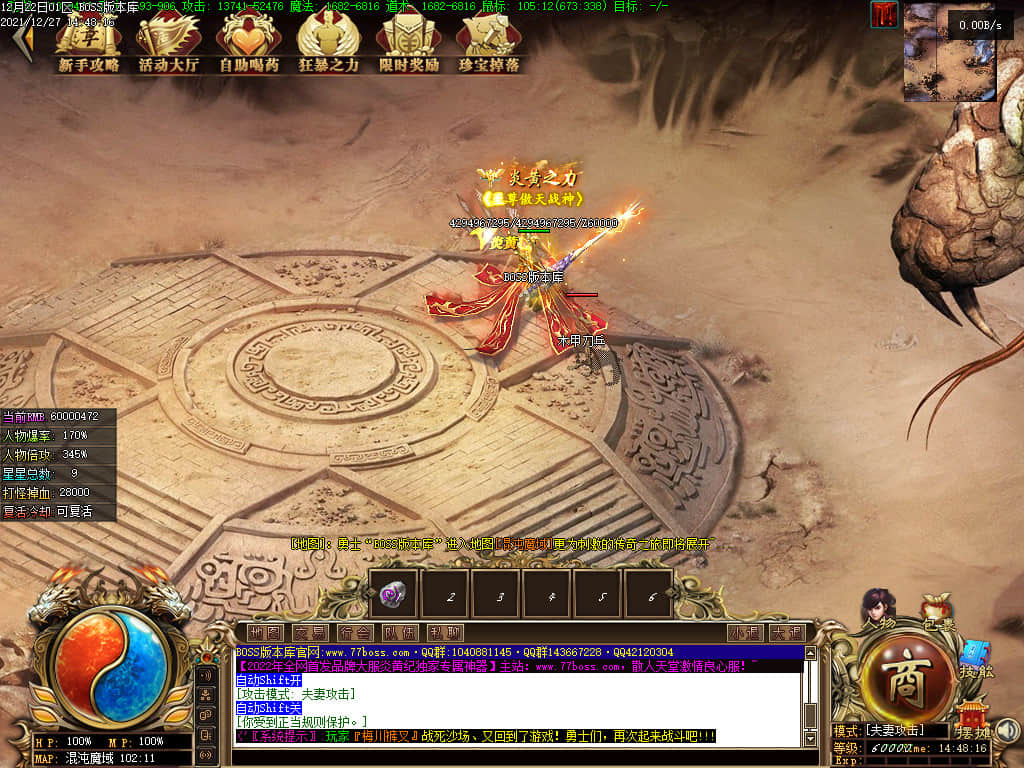Open the 行会 guild button
This screenshot has height=768, width=1024.
tap(354, 632)
